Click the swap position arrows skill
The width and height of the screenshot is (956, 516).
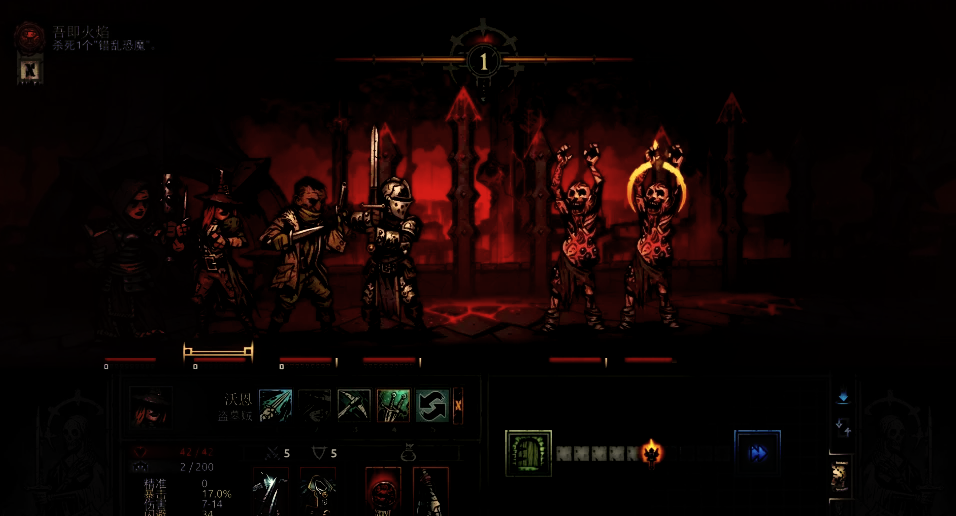pos(432,406)
